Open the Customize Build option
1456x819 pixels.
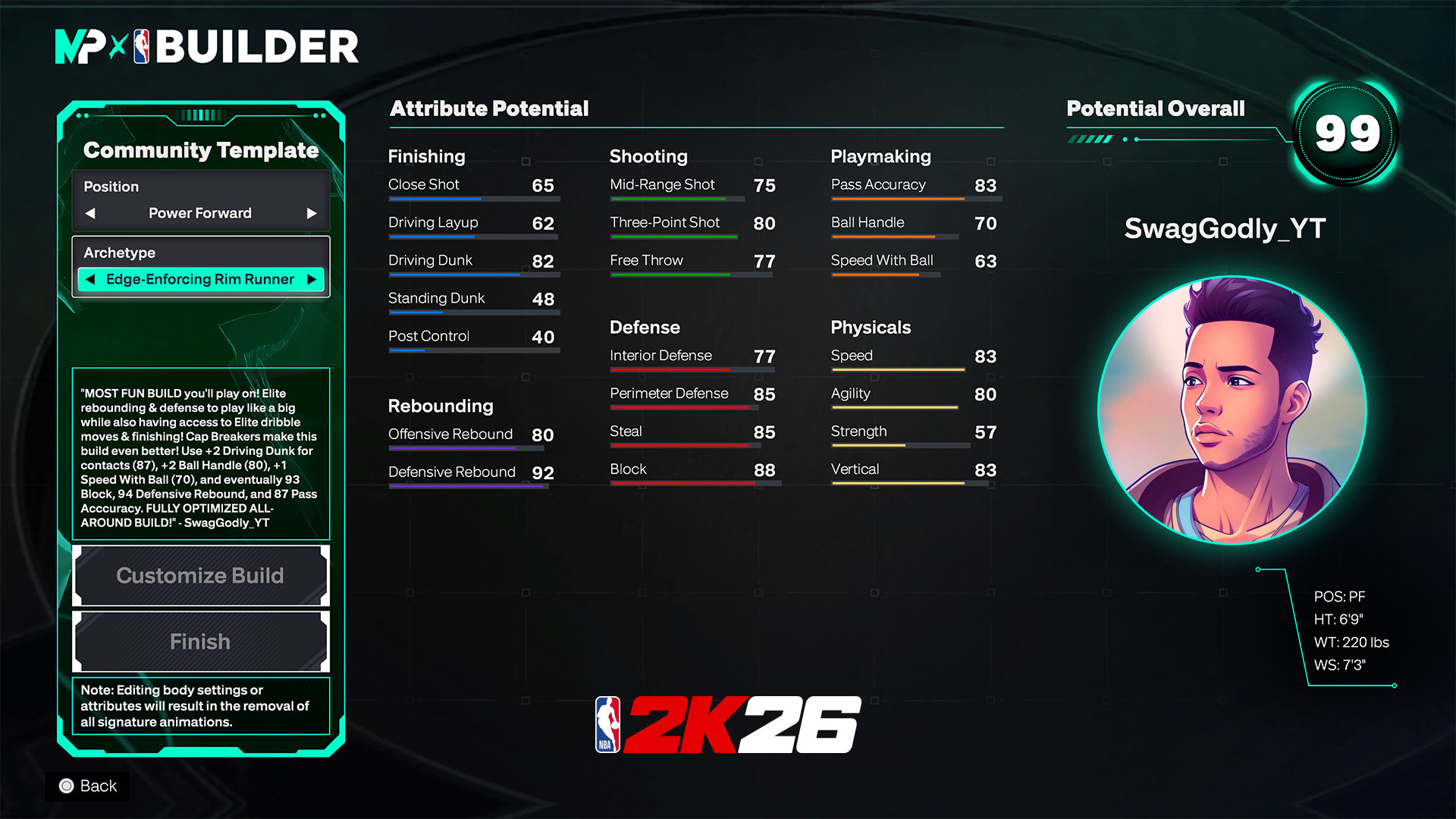[x=200, y=576]
